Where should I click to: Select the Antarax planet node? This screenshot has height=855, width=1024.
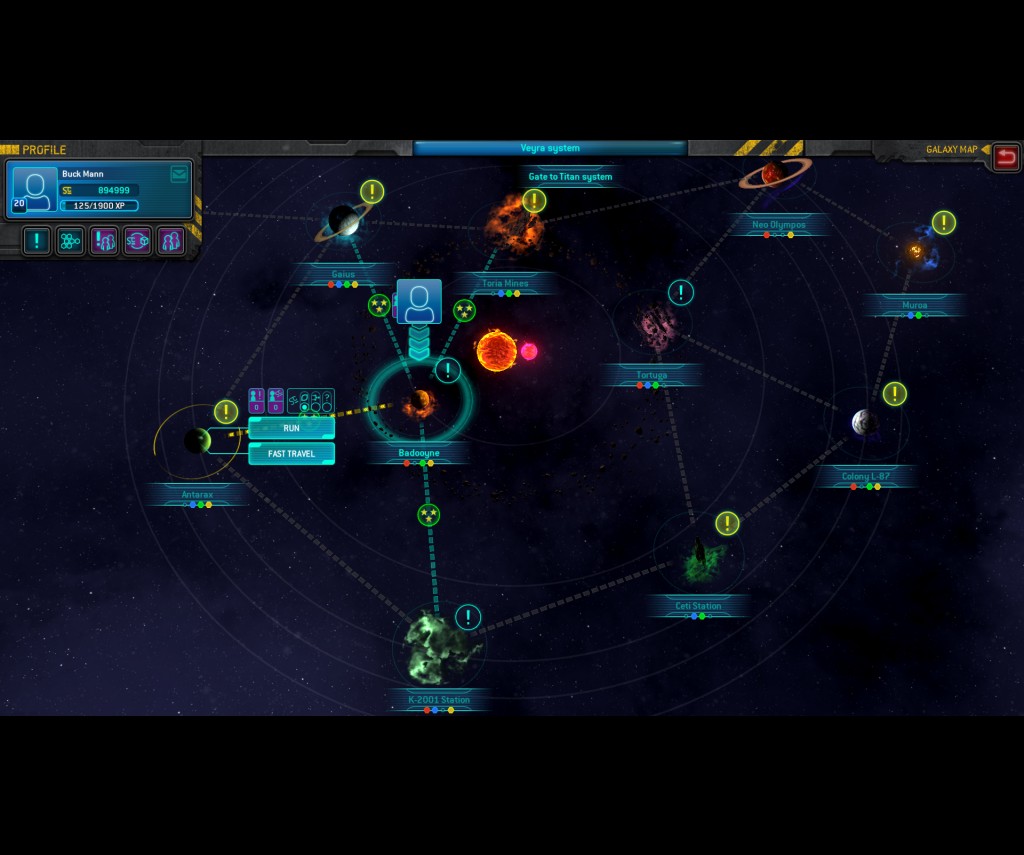tap(197, 440)
